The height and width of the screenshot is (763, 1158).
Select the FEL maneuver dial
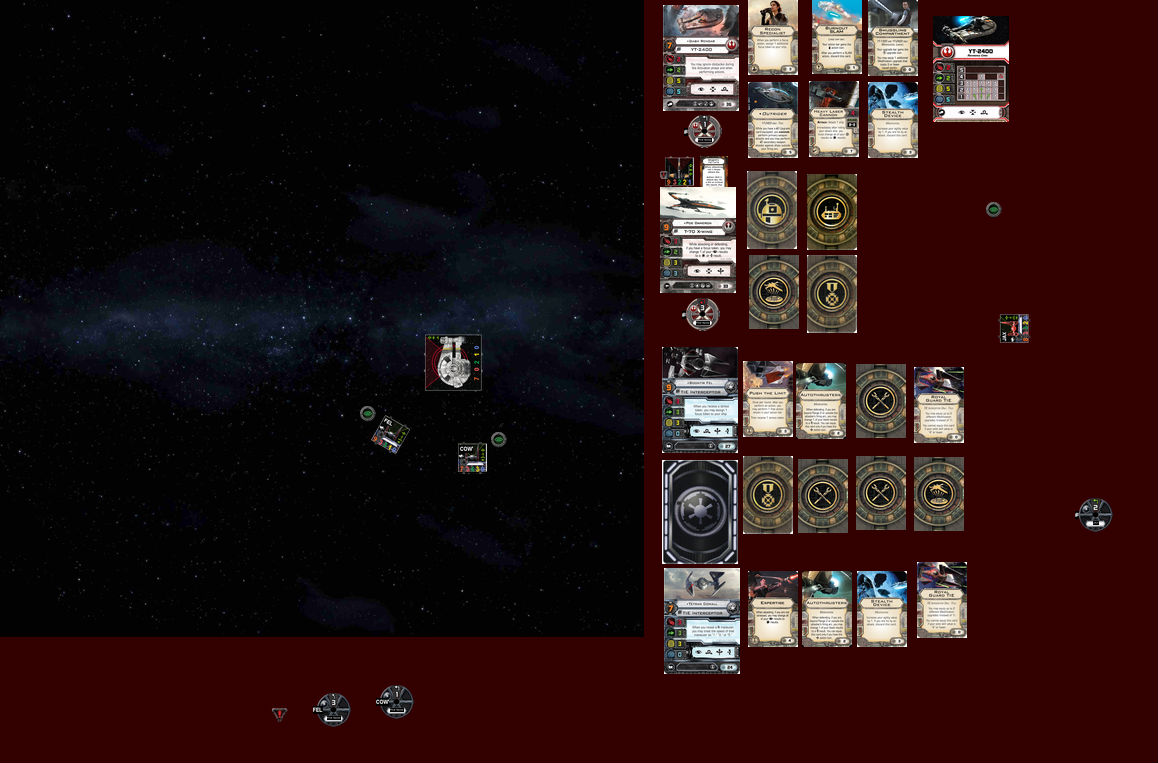point(332,709)
